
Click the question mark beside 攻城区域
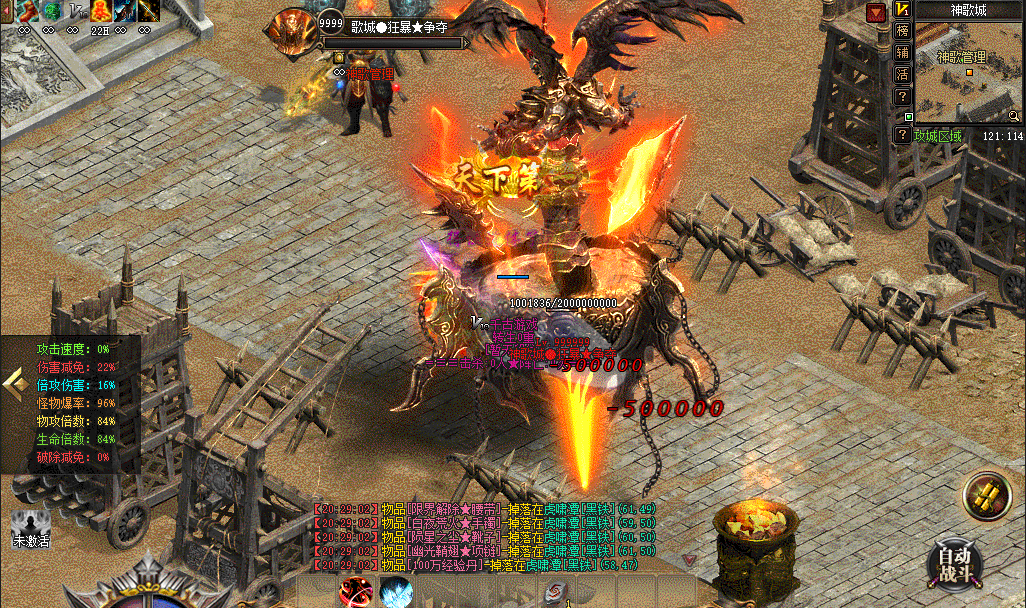tap(903, 135)
